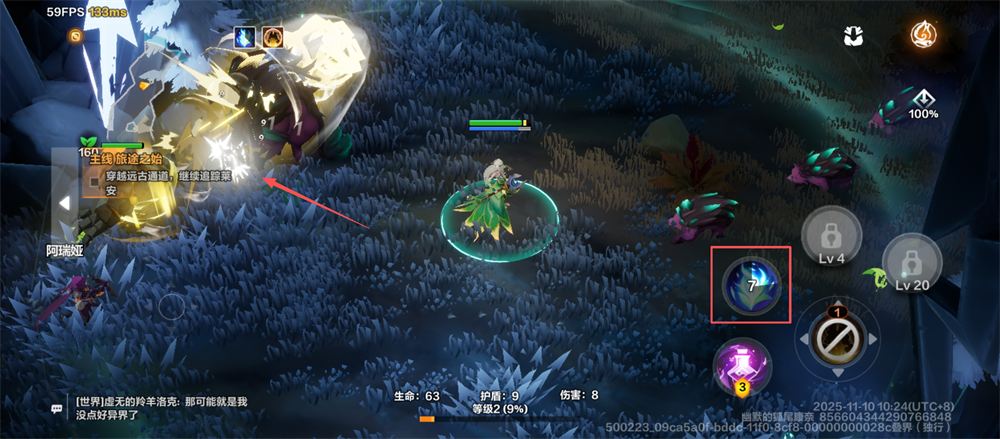Activate the blue flame skill on cooldown

[751, 285]
